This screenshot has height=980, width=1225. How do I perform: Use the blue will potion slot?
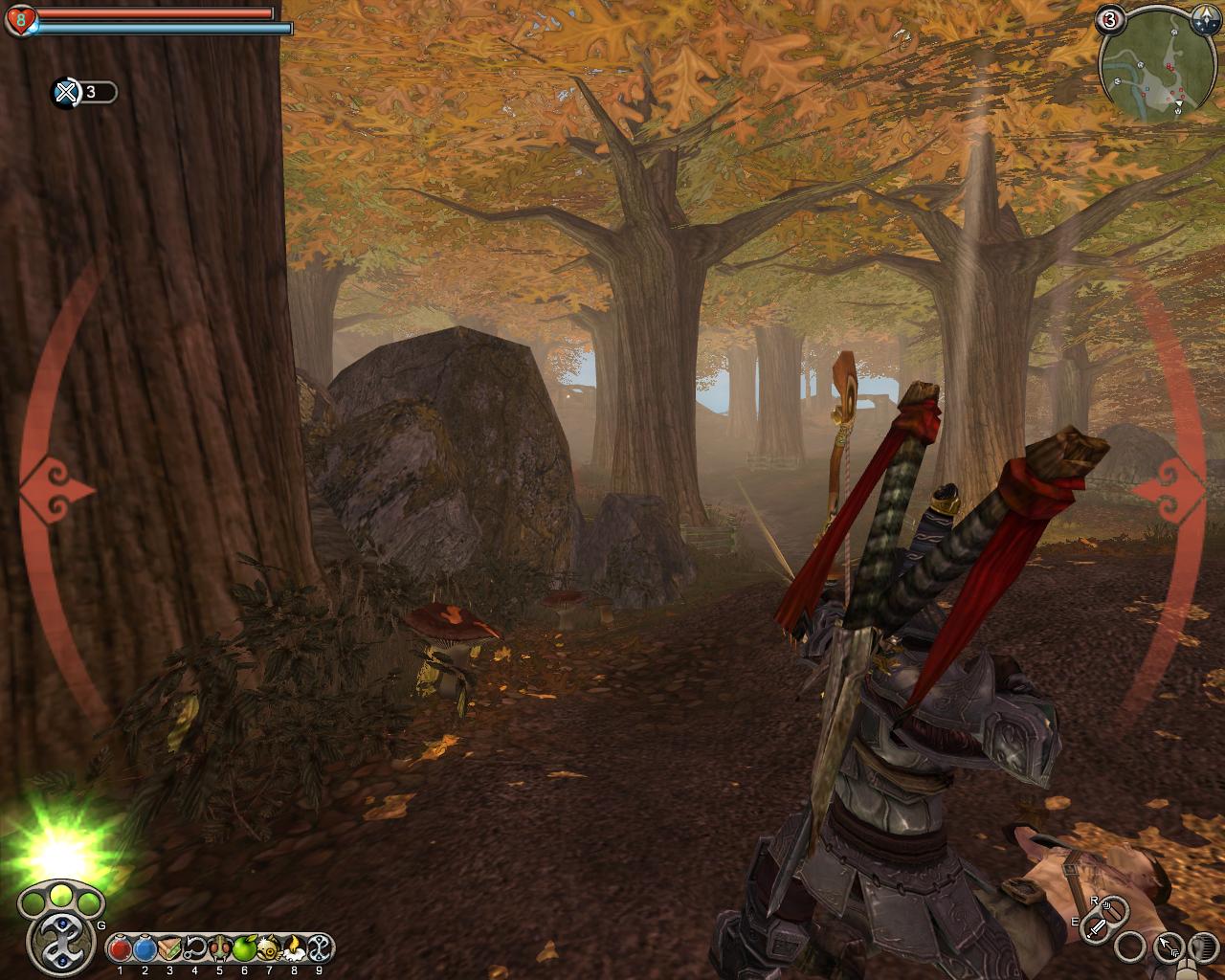(x=145, y=948)
